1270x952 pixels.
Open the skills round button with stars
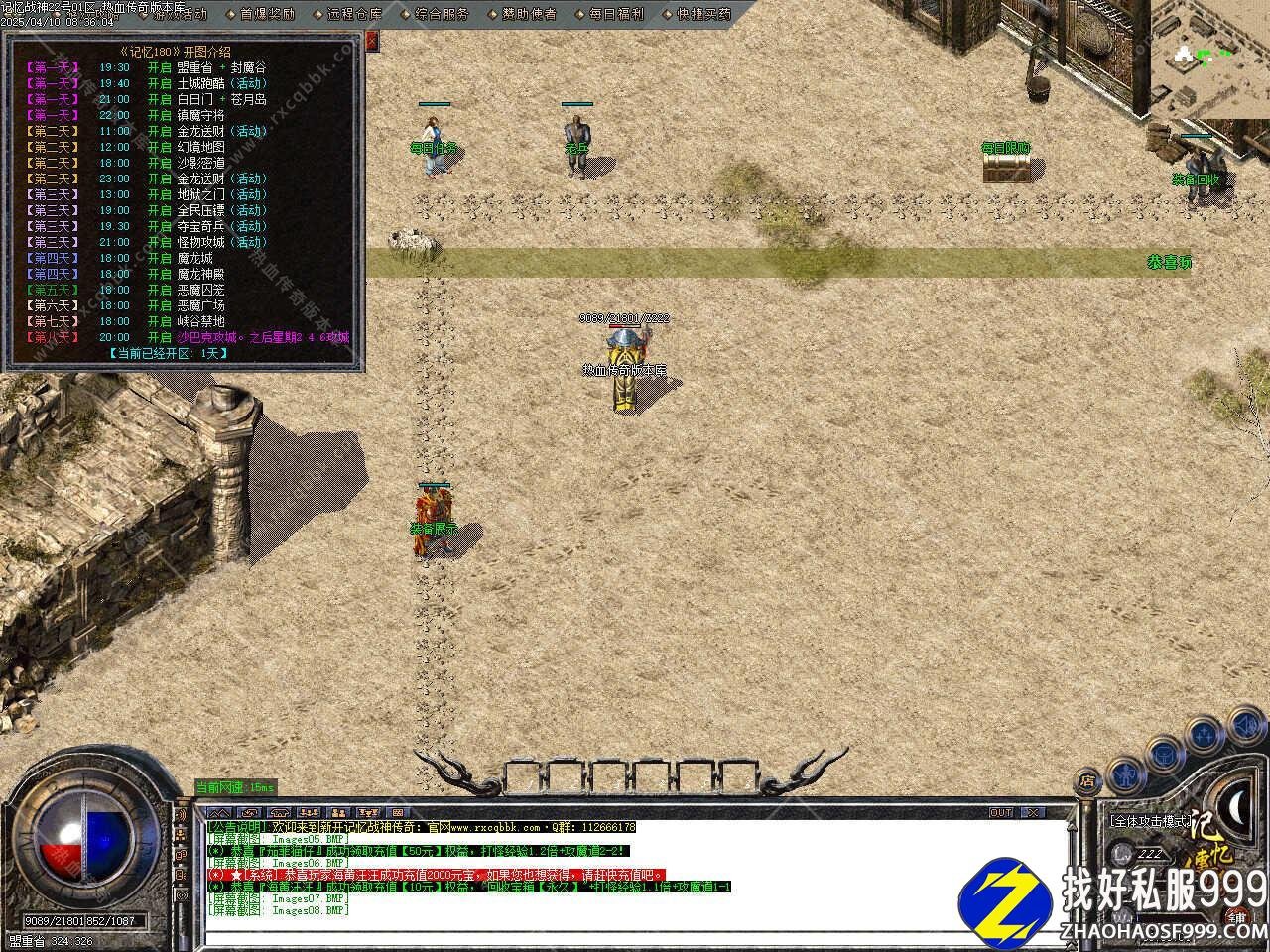coord(1204,734)
